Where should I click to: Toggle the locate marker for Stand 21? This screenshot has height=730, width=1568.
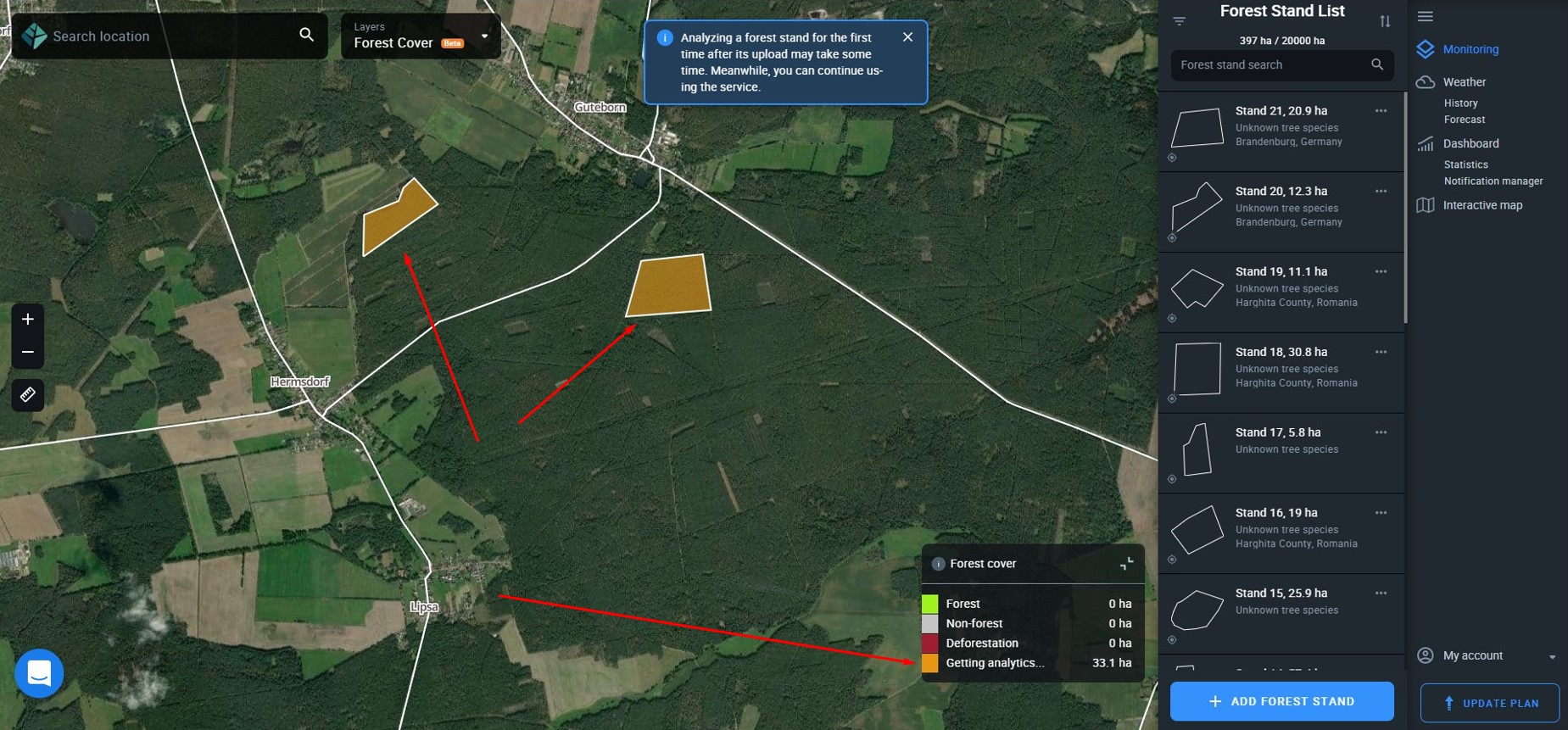(x=1173, y=158)
